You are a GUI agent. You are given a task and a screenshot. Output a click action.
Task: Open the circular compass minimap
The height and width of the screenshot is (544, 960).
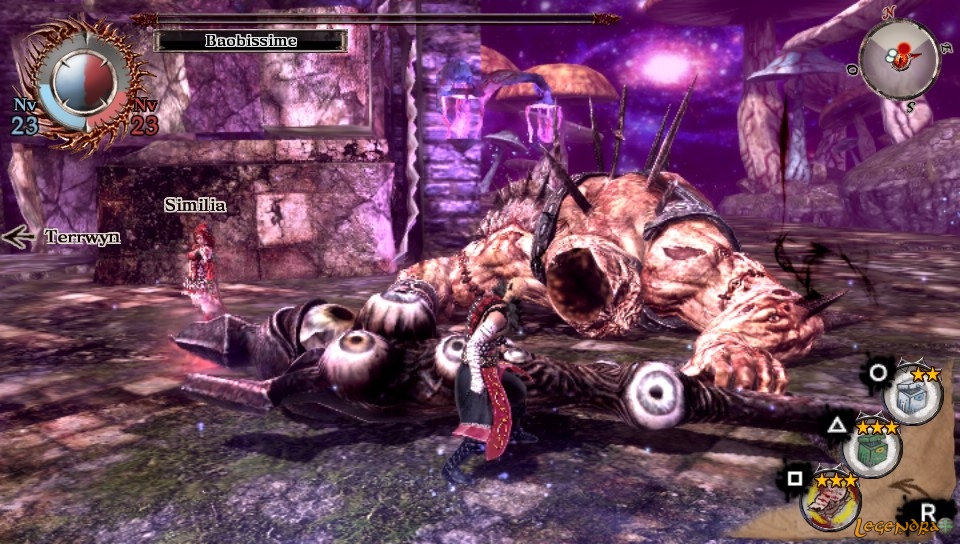(899, 59)
